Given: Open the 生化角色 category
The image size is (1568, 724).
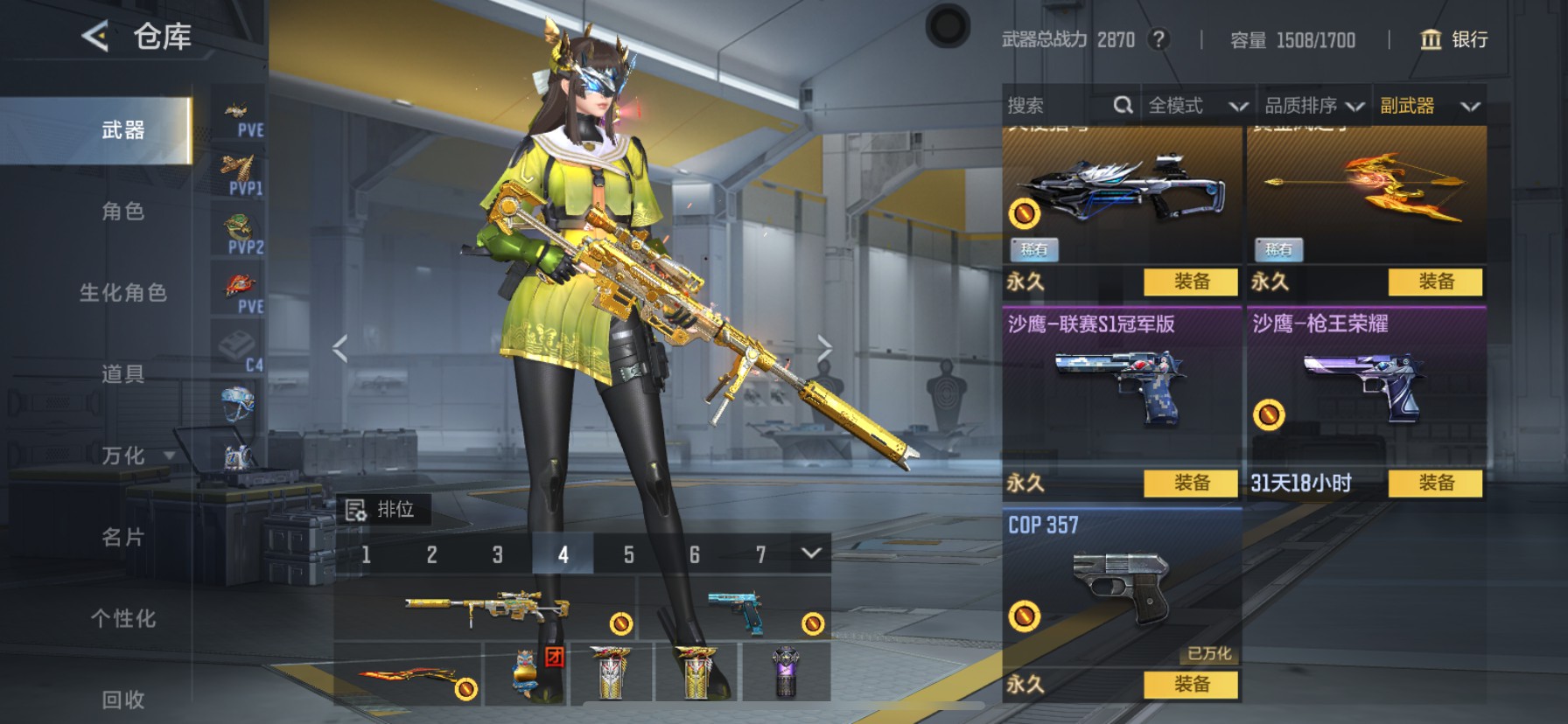Looking at the screenshot, I should (x=122, y=293).
